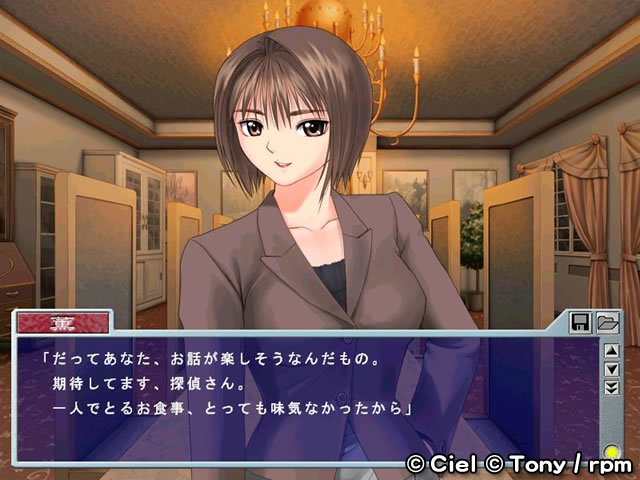This screenshot has height=480, width=640.
Task: Click the yellow round indicator button
Action: pyautogui.click(x=611, y=453)
